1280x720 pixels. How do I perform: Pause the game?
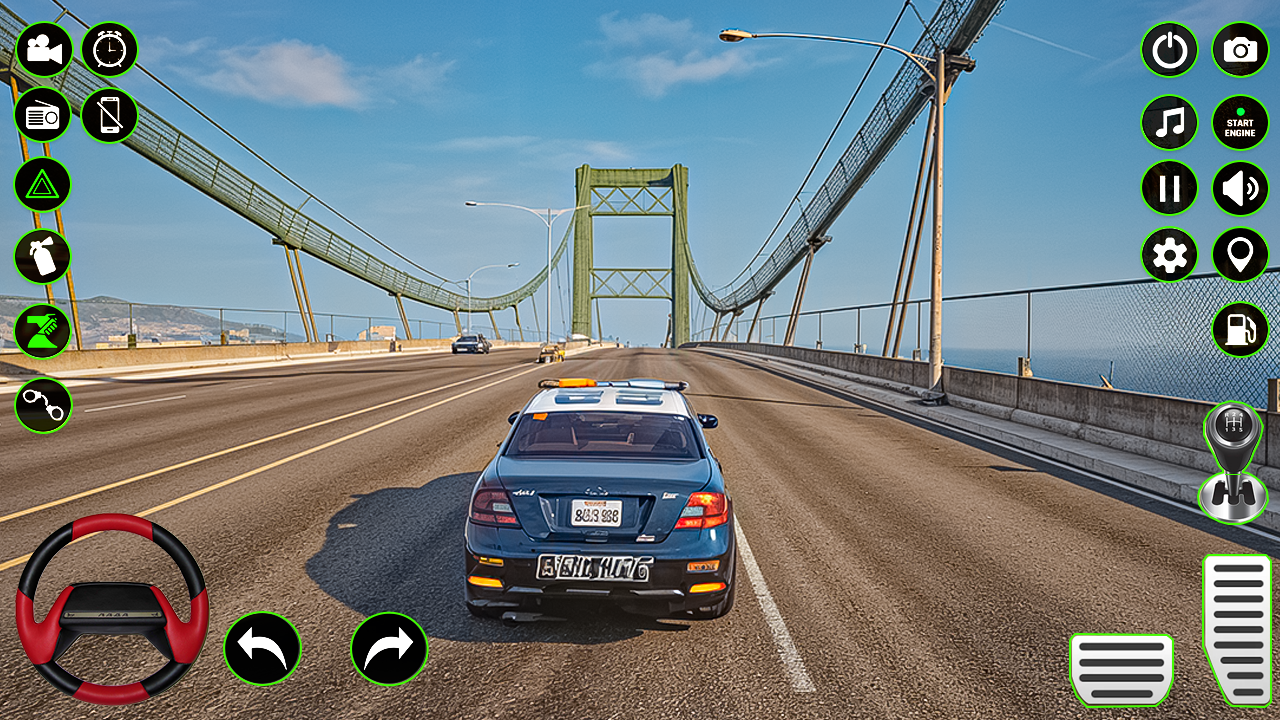[x=1169, y=188]
